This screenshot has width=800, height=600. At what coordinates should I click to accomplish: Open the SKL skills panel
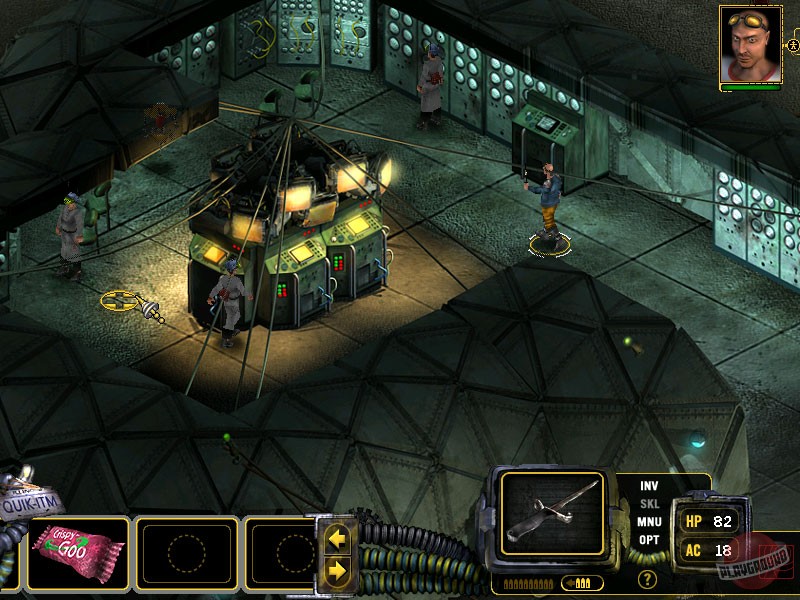coord(649,504)
